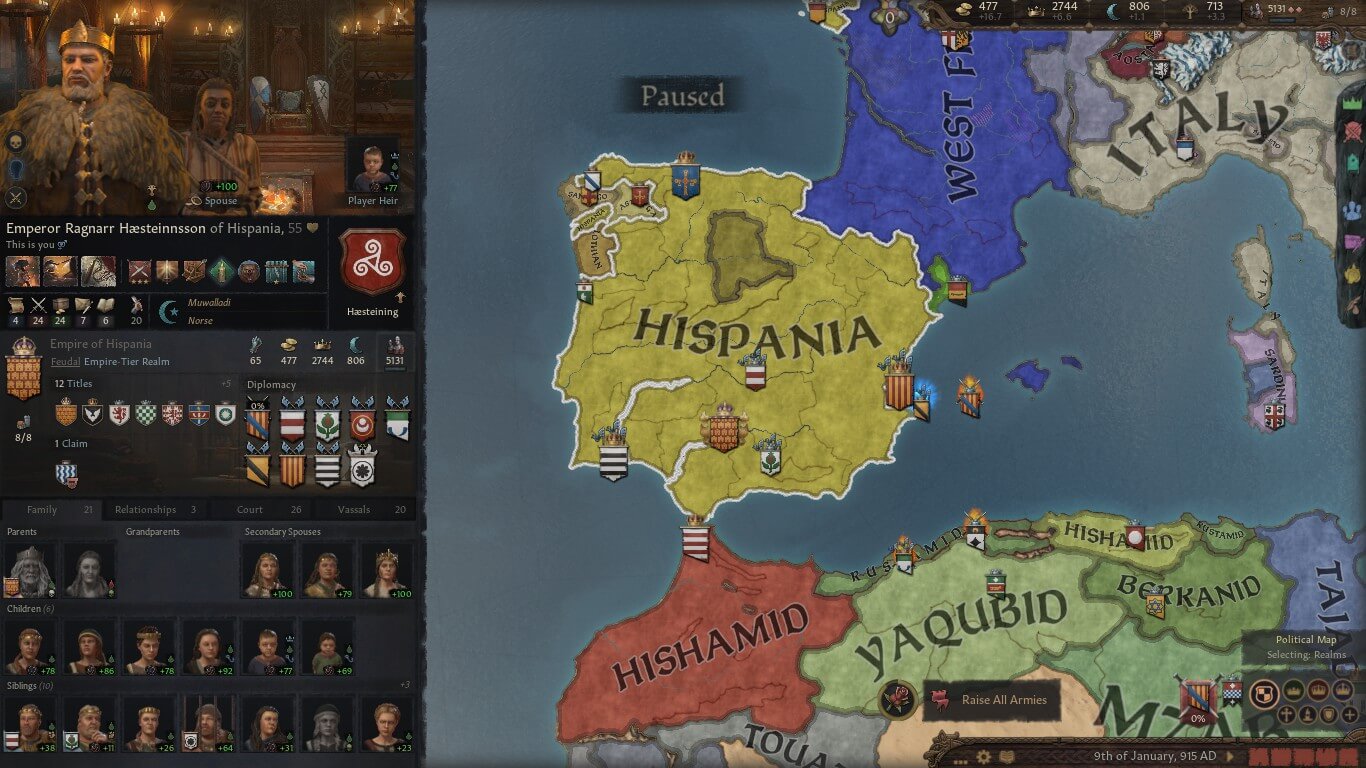Switch to the religion map mode cross button
This screenshot has height=768, width=1366.
pyautogui.click(x=1287, y=716)
